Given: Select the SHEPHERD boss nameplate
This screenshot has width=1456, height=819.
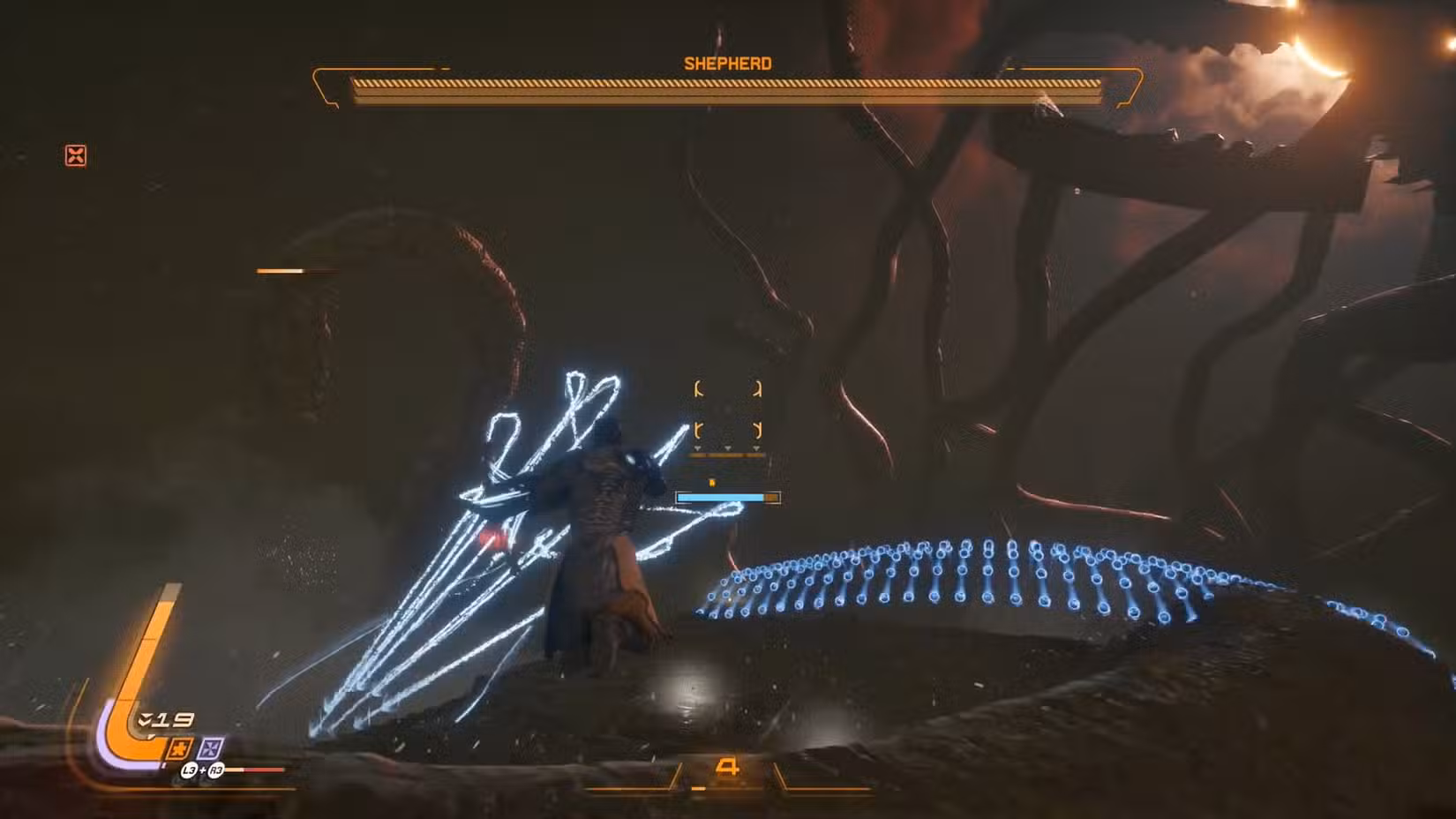Looking at the screenshot, I should (726, 63).
